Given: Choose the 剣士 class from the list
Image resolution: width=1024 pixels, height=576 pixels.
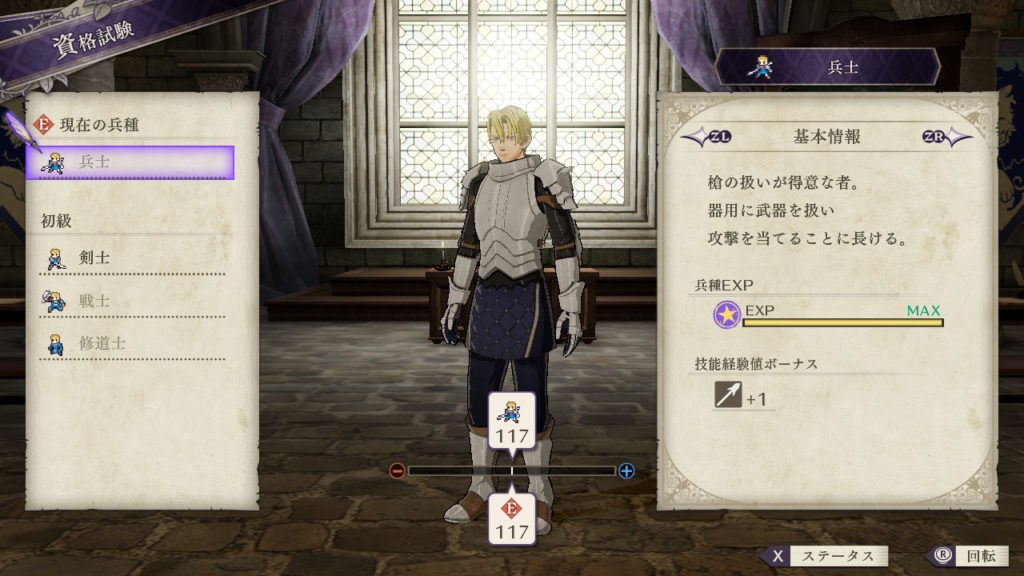Looking at the screenshot, I should coord(131,258).
